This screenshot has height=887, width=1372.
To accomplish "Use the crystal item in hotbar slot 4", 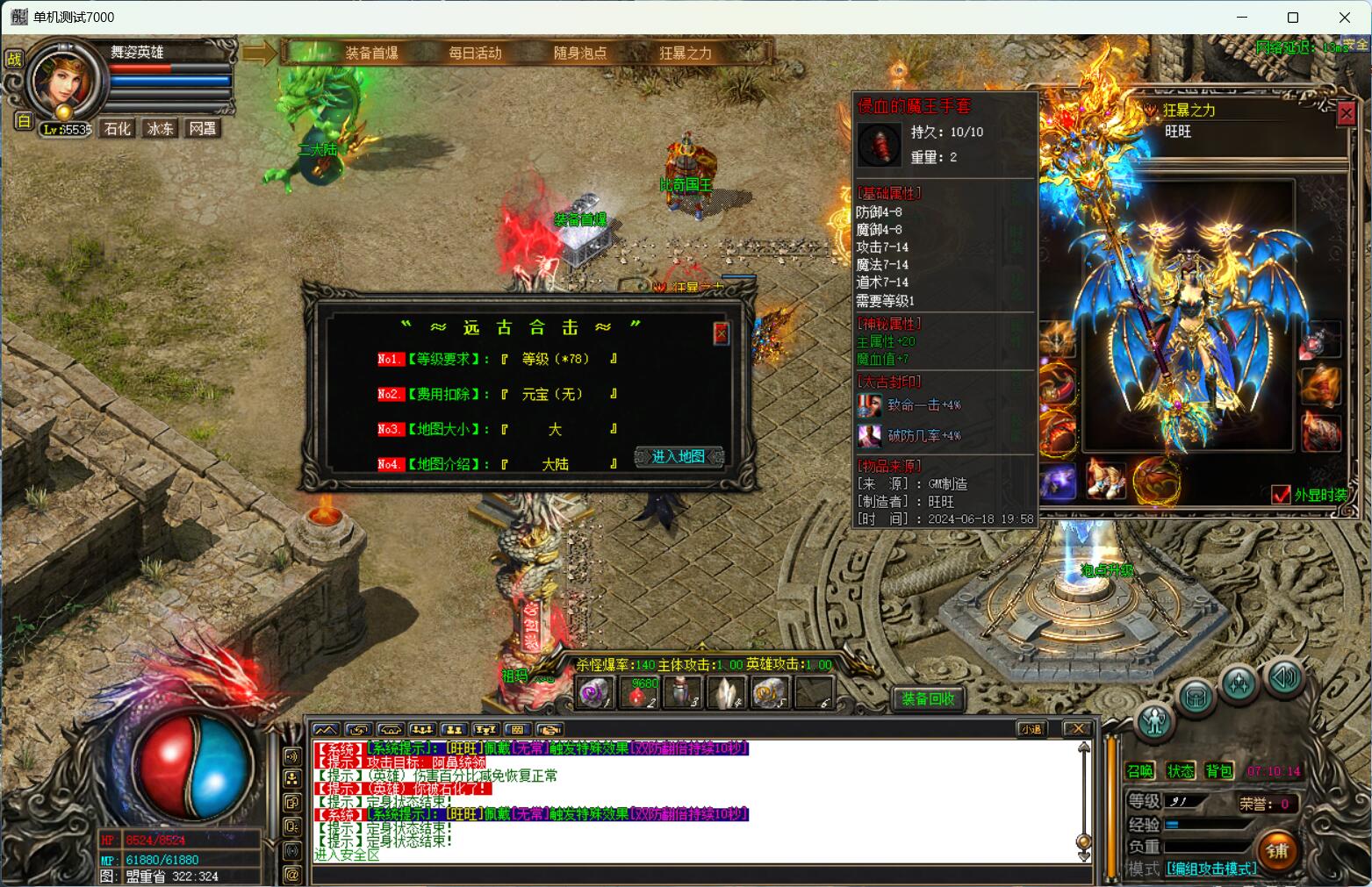I will [x=726, y=693].
